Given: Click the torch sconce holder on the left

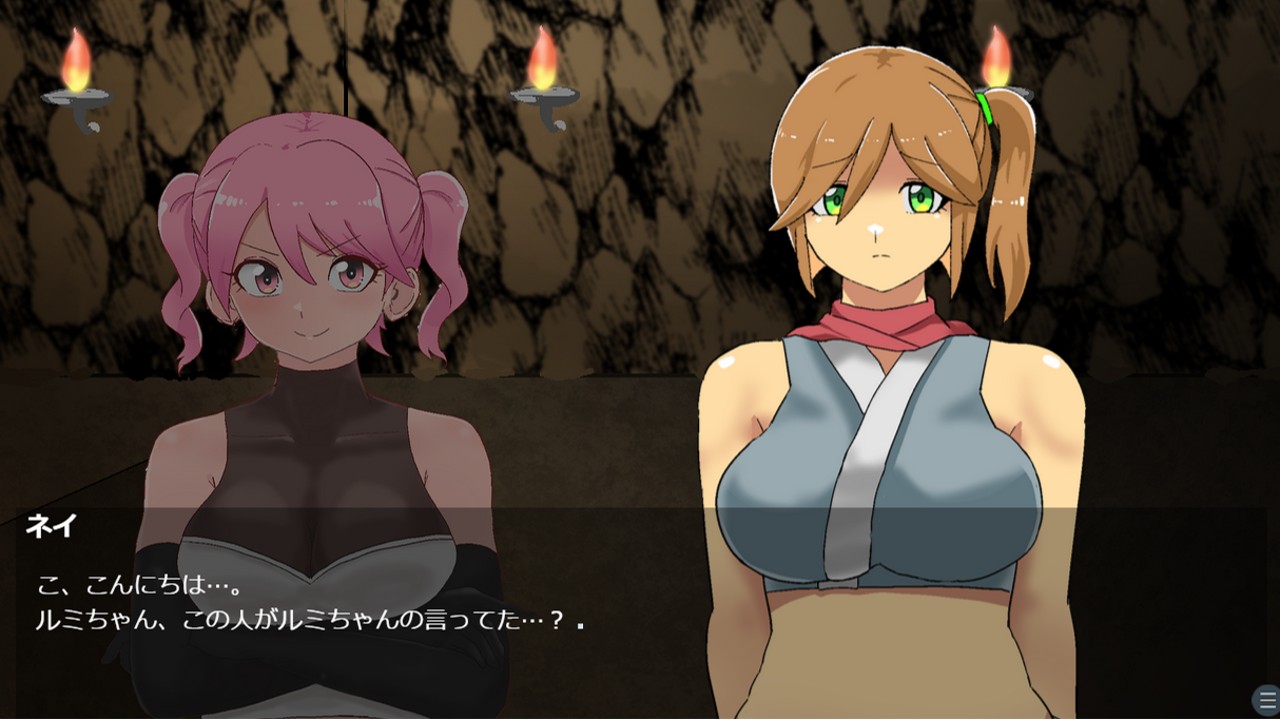Looking at the screenshot, I should point(78,95).
